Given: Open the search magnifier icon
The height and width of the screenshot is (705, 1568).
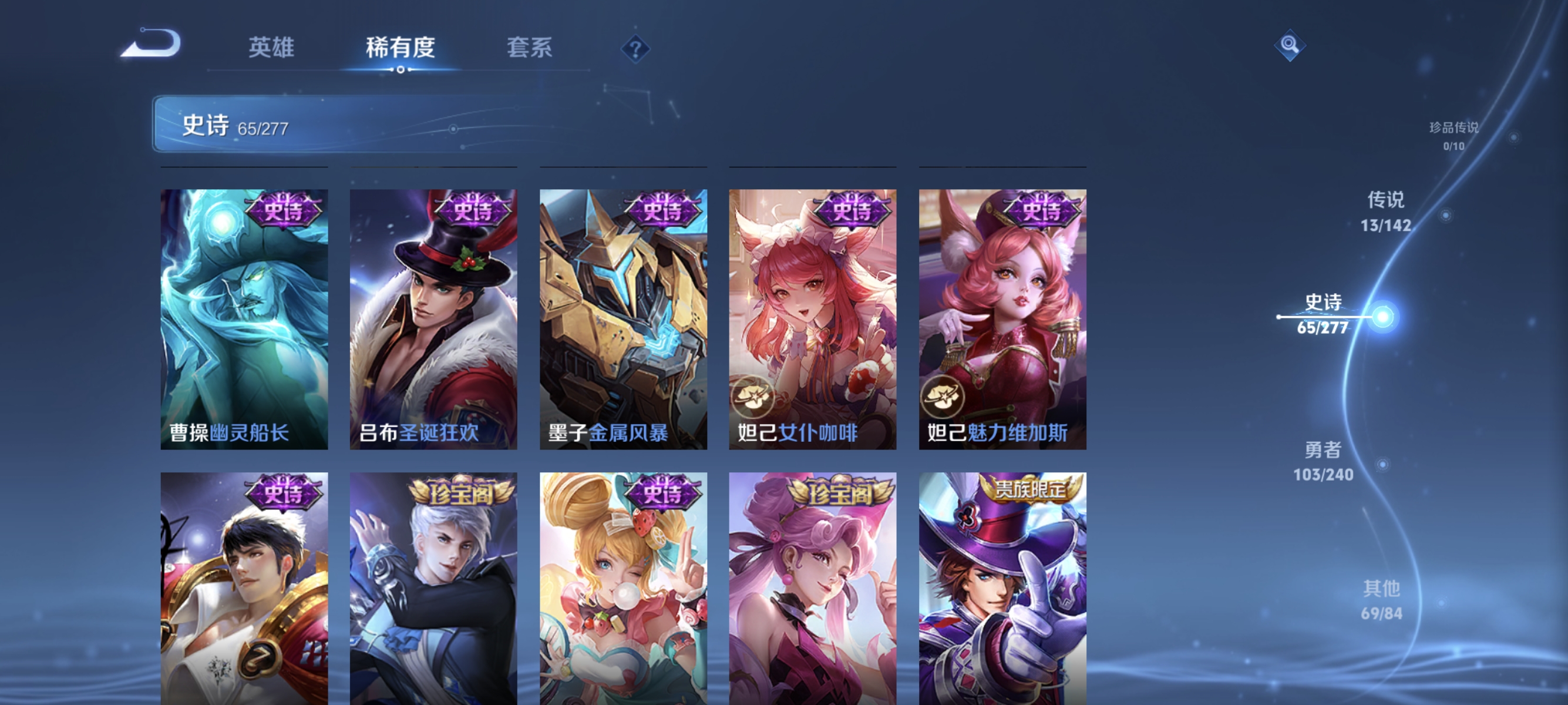Looking at the screenshot, I should click(1290, 46).
